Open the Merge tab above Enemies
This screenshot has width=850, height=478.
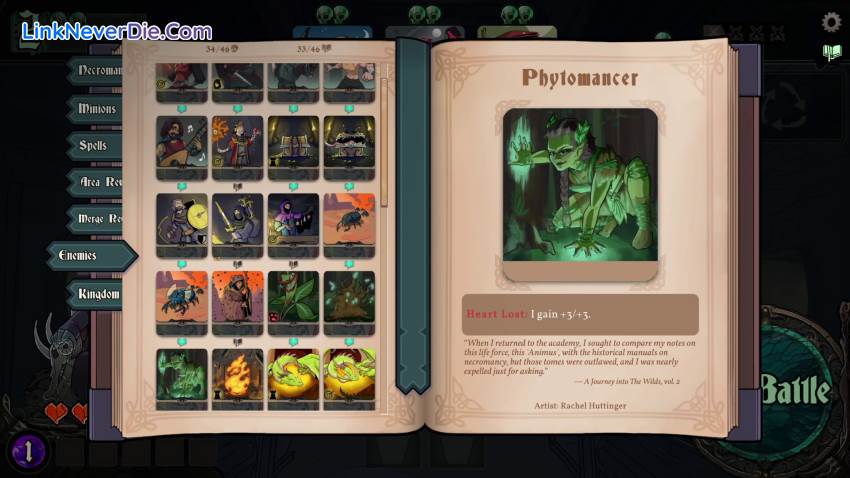98,219
